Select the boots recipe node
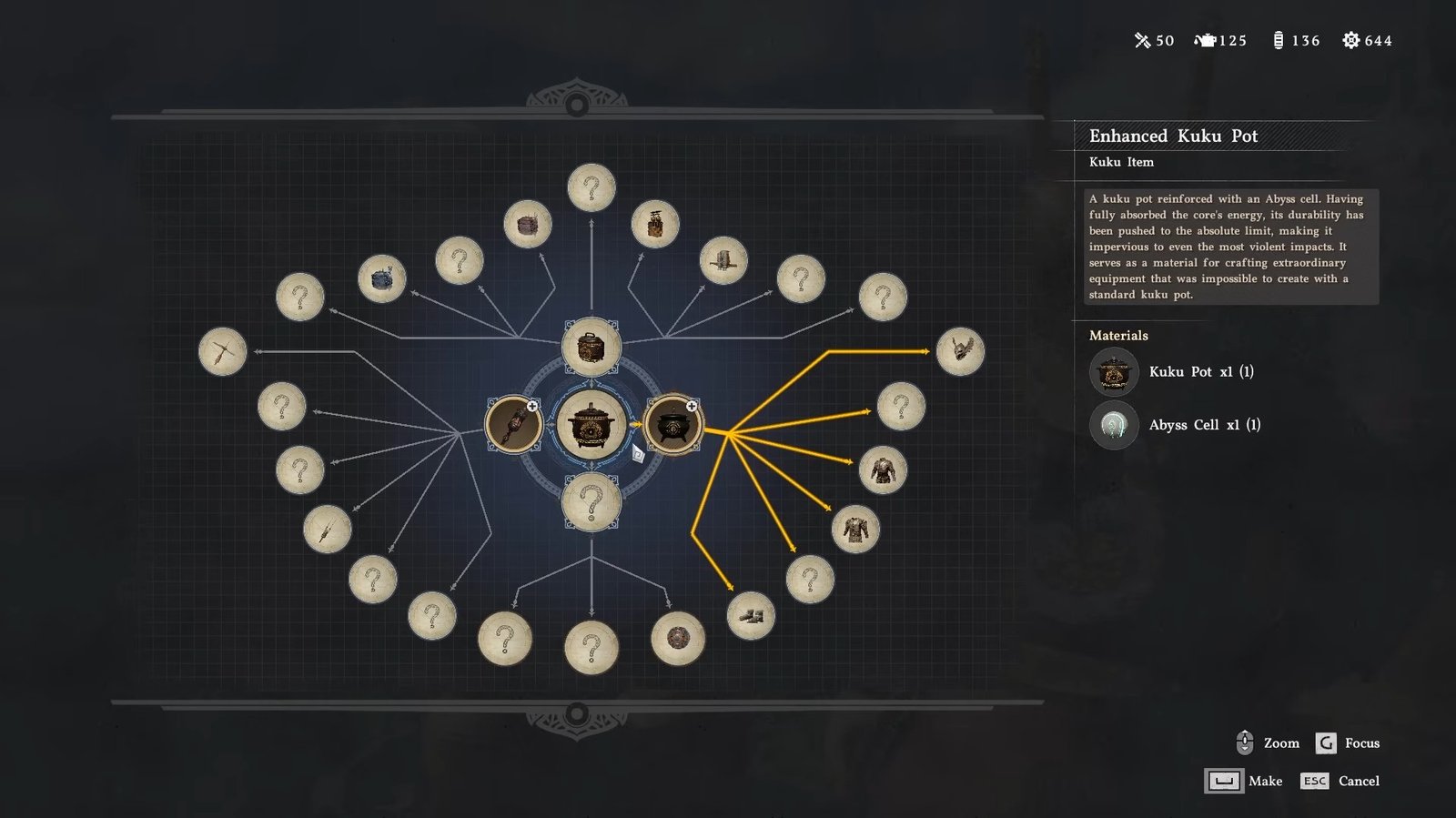The width and height of the screenshot is (1456, 818). (x=751, y=616)
